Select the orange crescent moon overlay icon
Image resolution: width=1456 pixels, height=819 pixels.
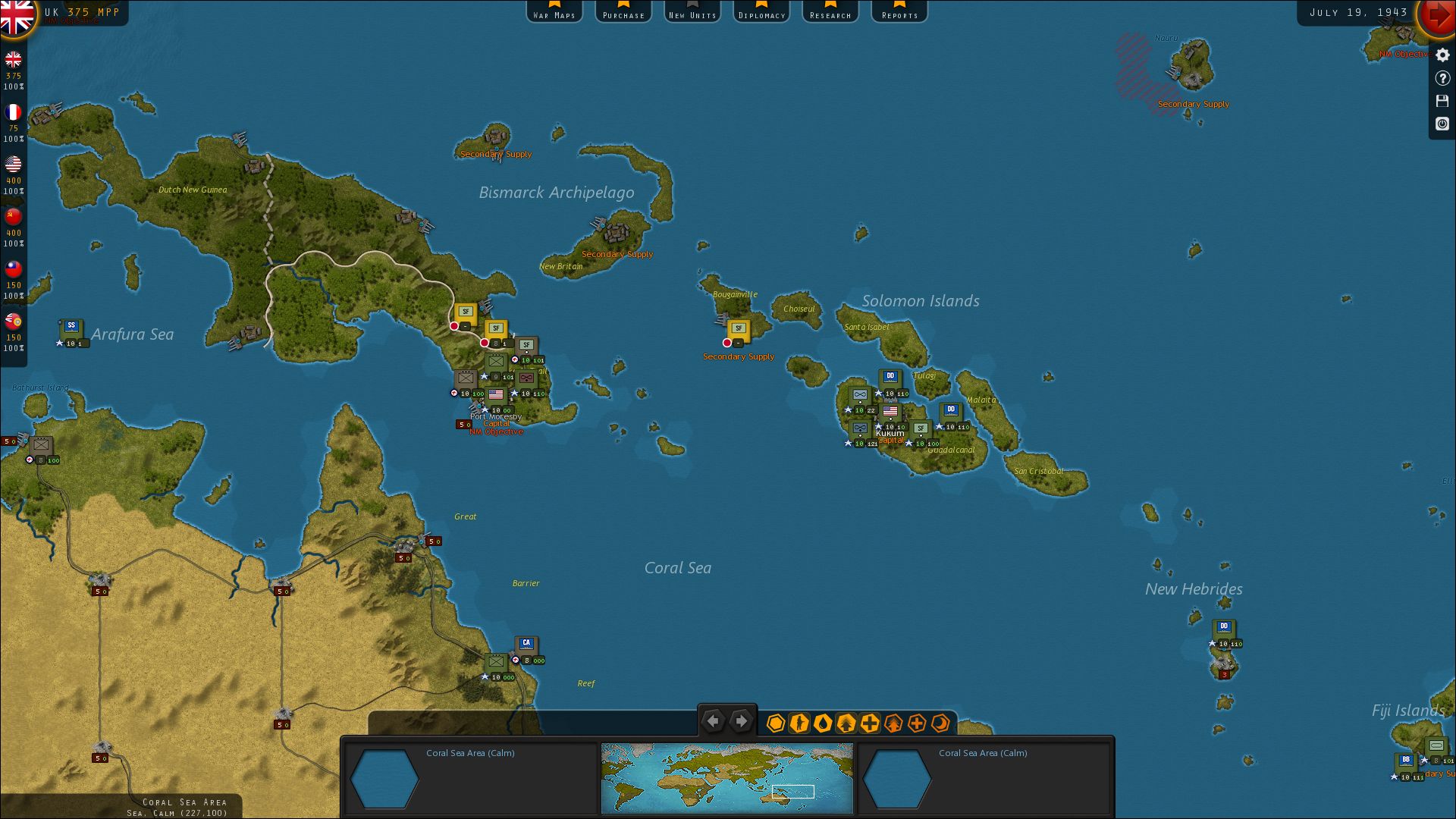[x=939, y=724]
